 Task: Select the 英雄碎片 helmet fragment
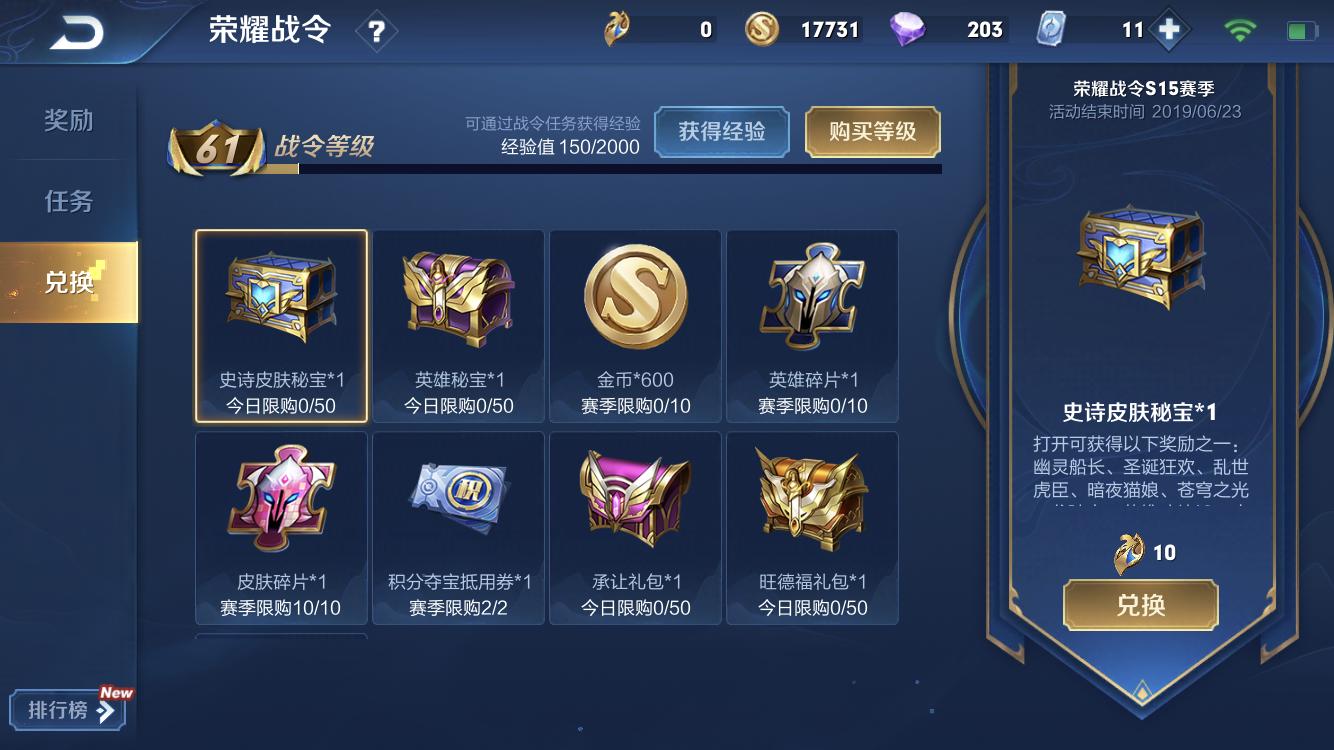pos(812,326)
